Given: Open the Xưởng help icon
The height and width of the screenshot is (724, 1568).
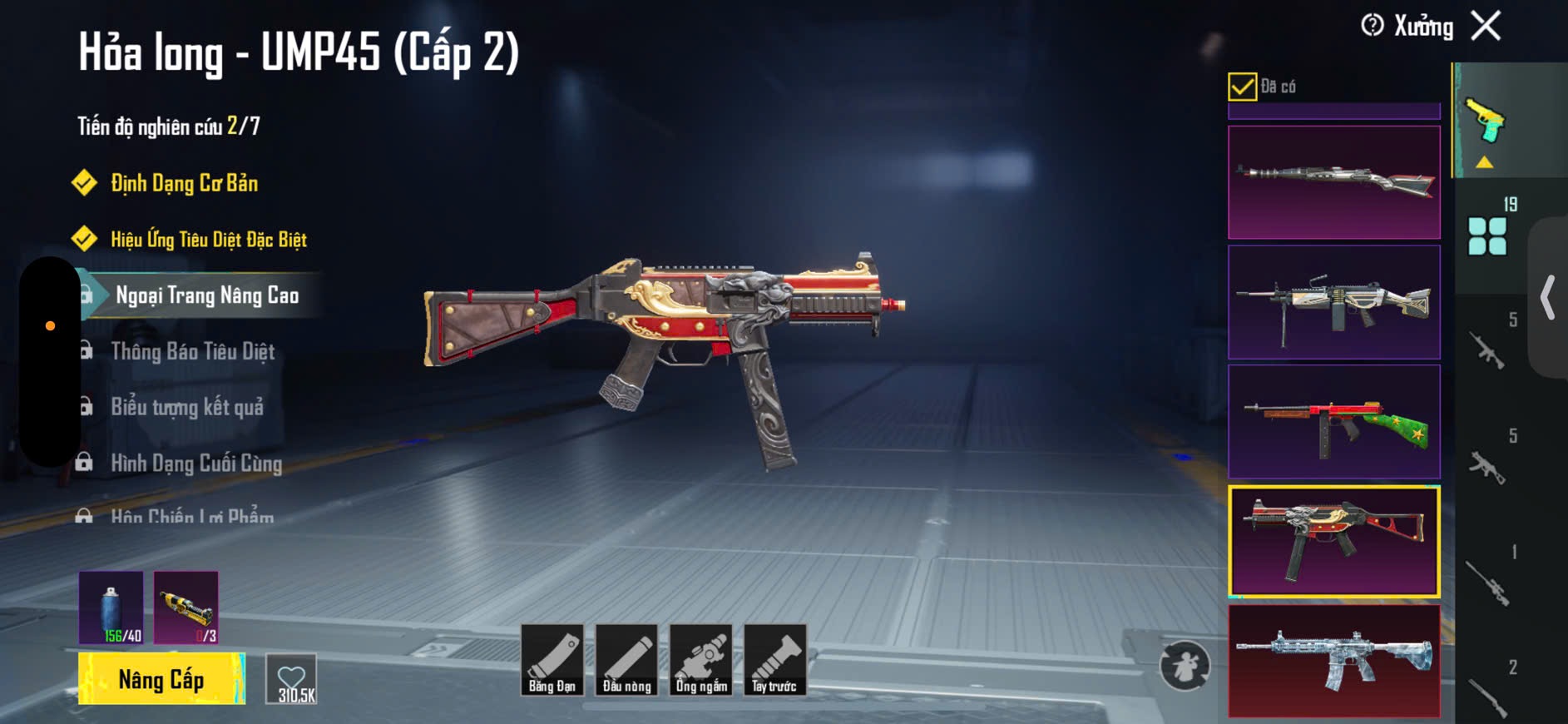Looking at the screenshot, I should pos(1372,26).
